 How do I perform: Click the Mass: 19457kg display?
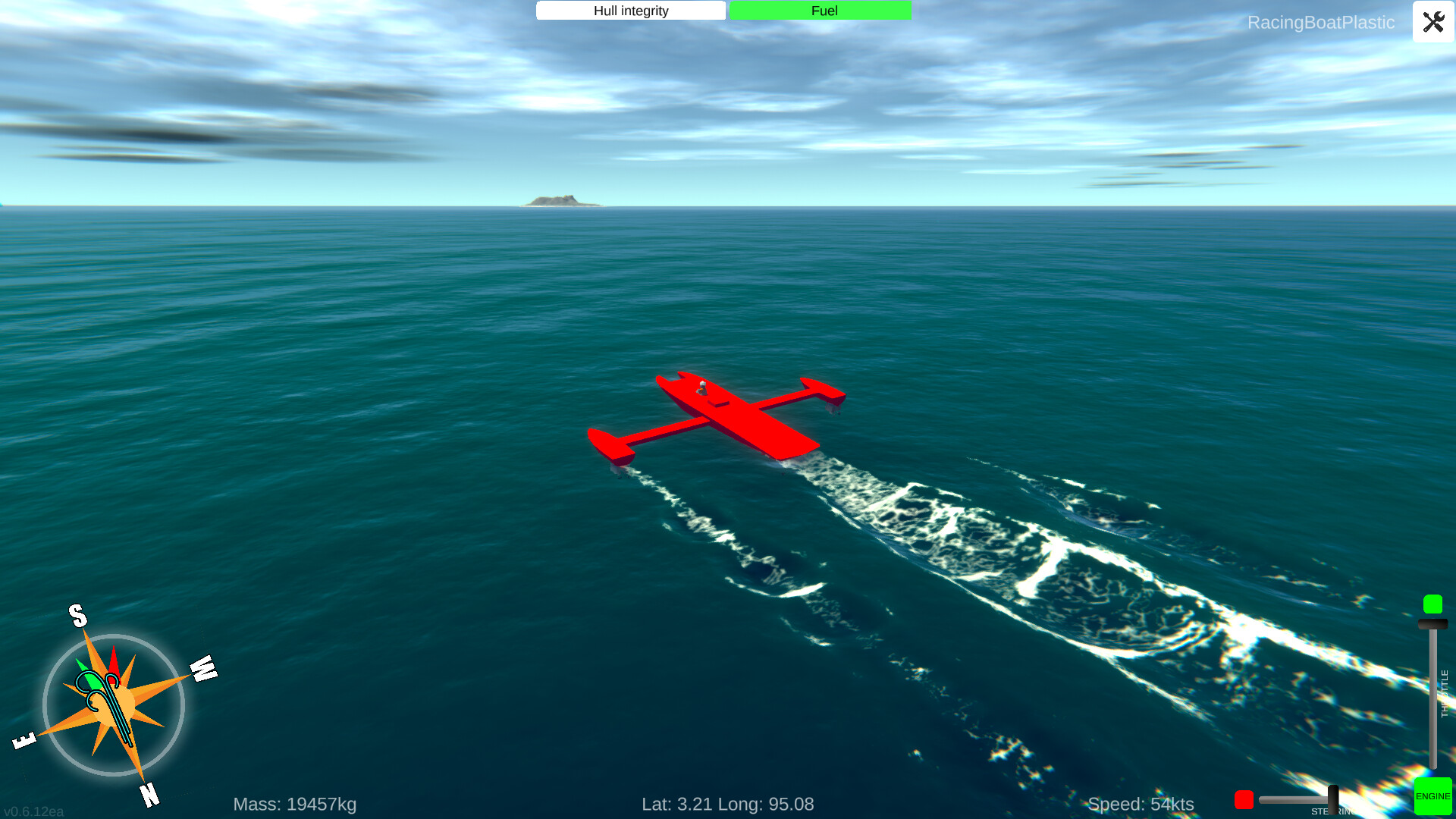tap(295, 803)
